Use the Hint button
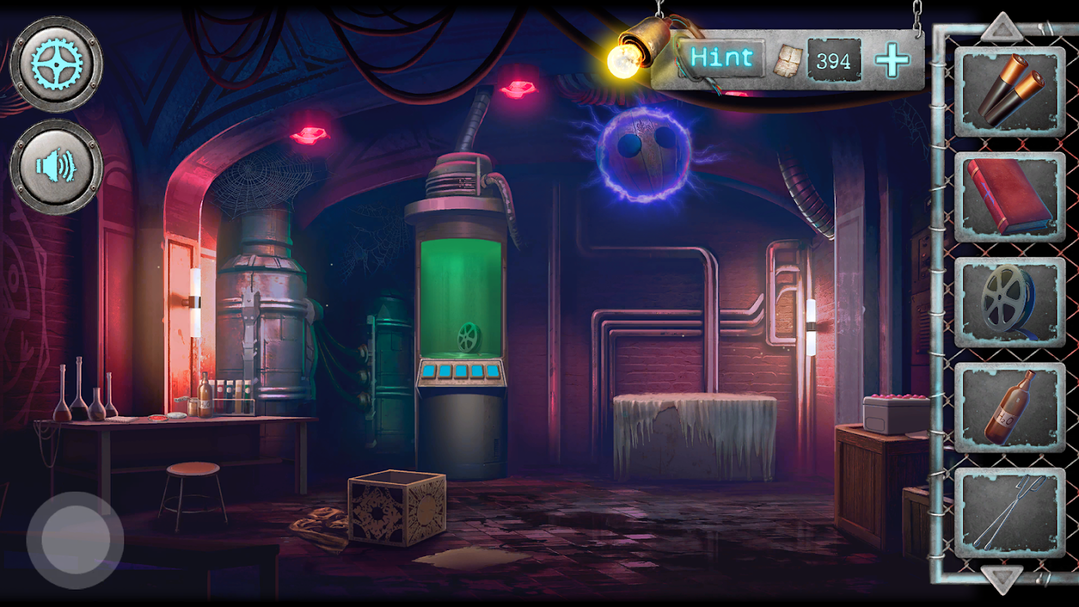 pos(722,58)
